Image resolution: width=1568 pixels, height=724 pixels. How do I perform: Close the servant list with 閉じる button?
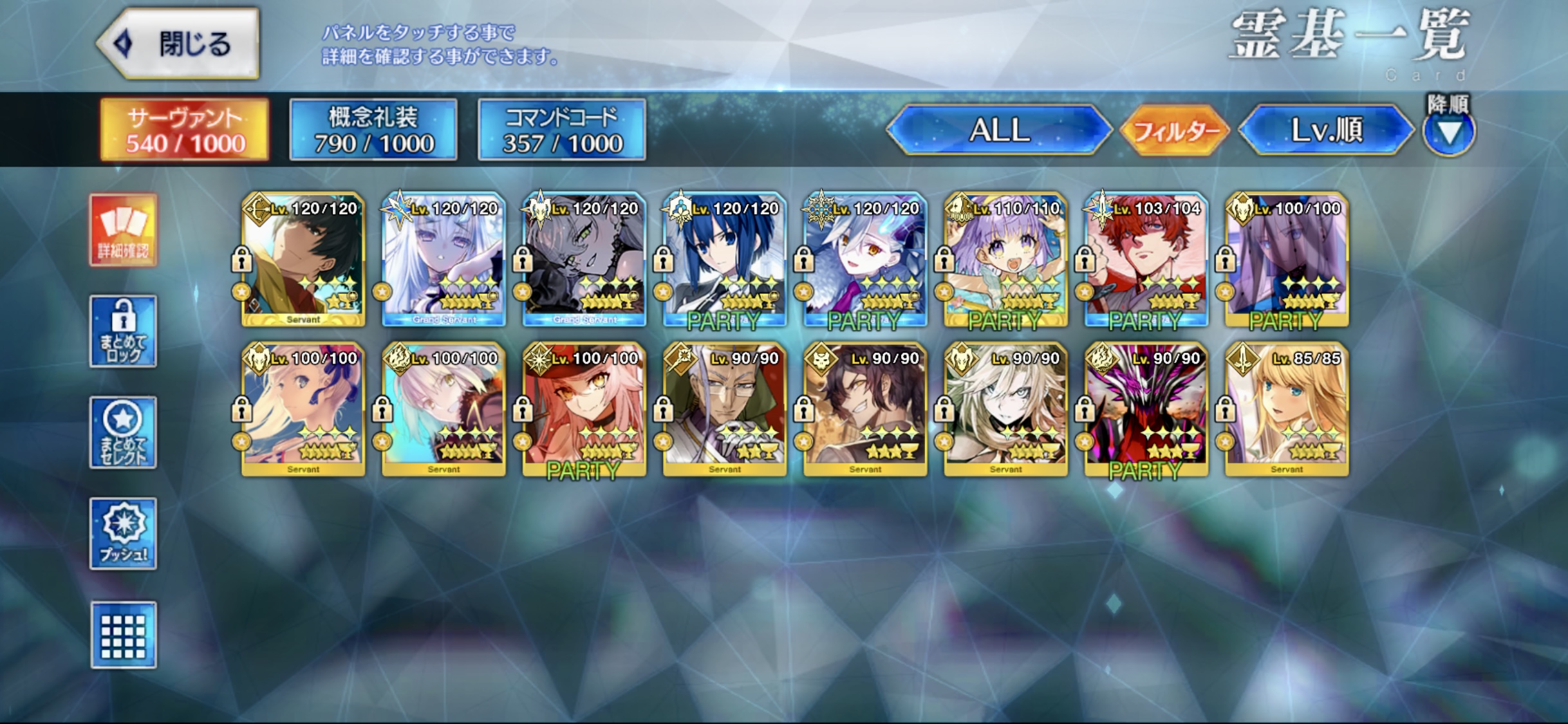(x=179, y=44)
